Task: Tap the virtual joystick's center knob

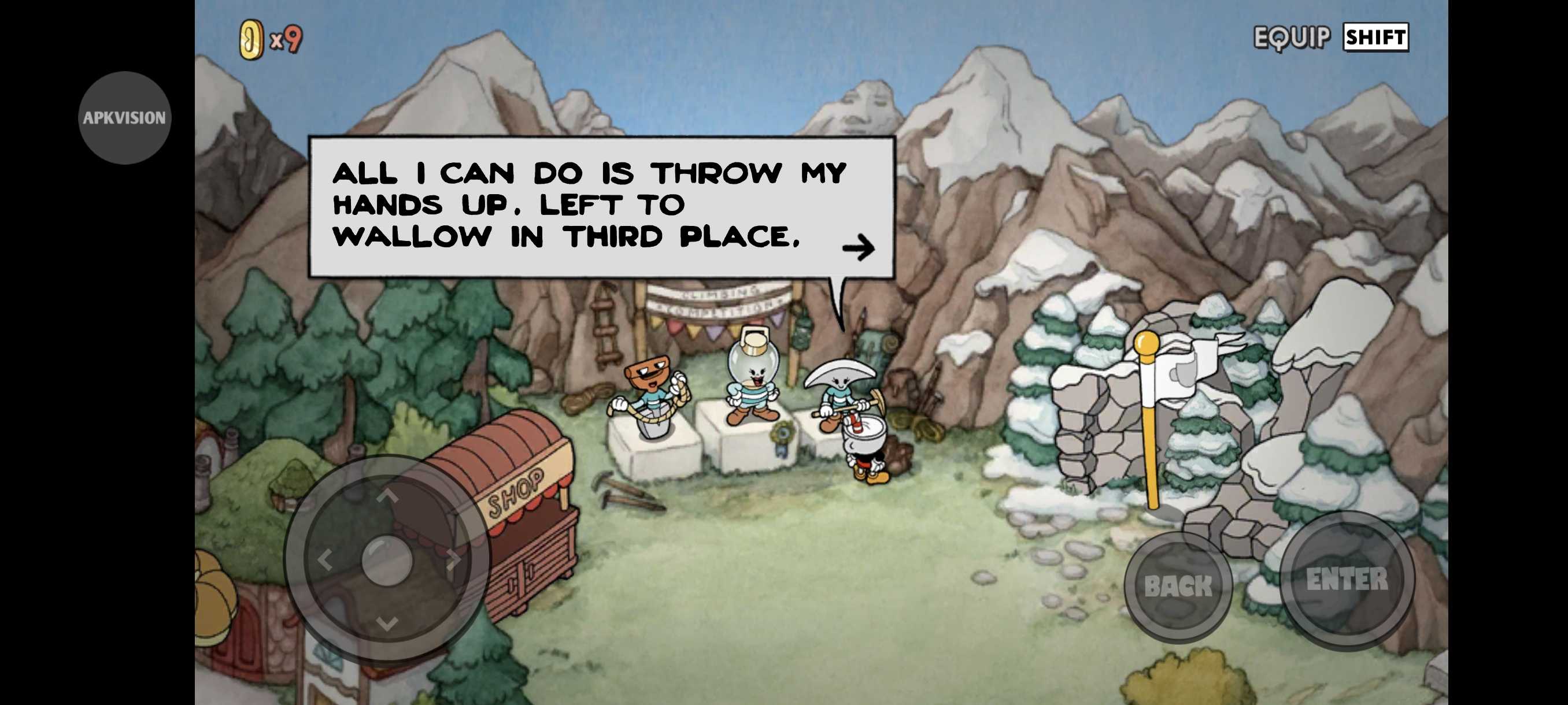Action: point(387,559)
